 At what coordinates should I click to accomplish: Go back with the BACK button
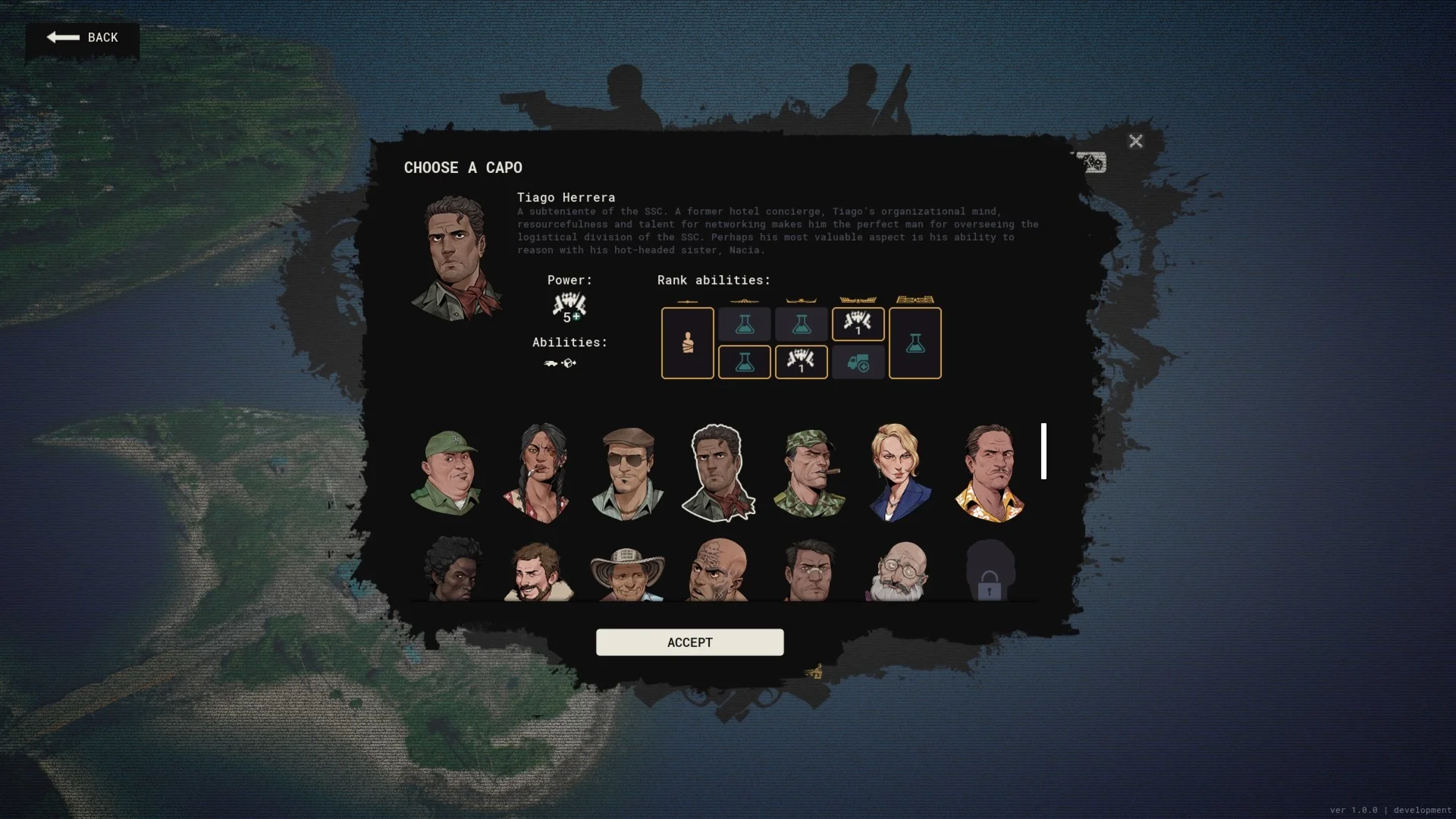click(83, 38)
